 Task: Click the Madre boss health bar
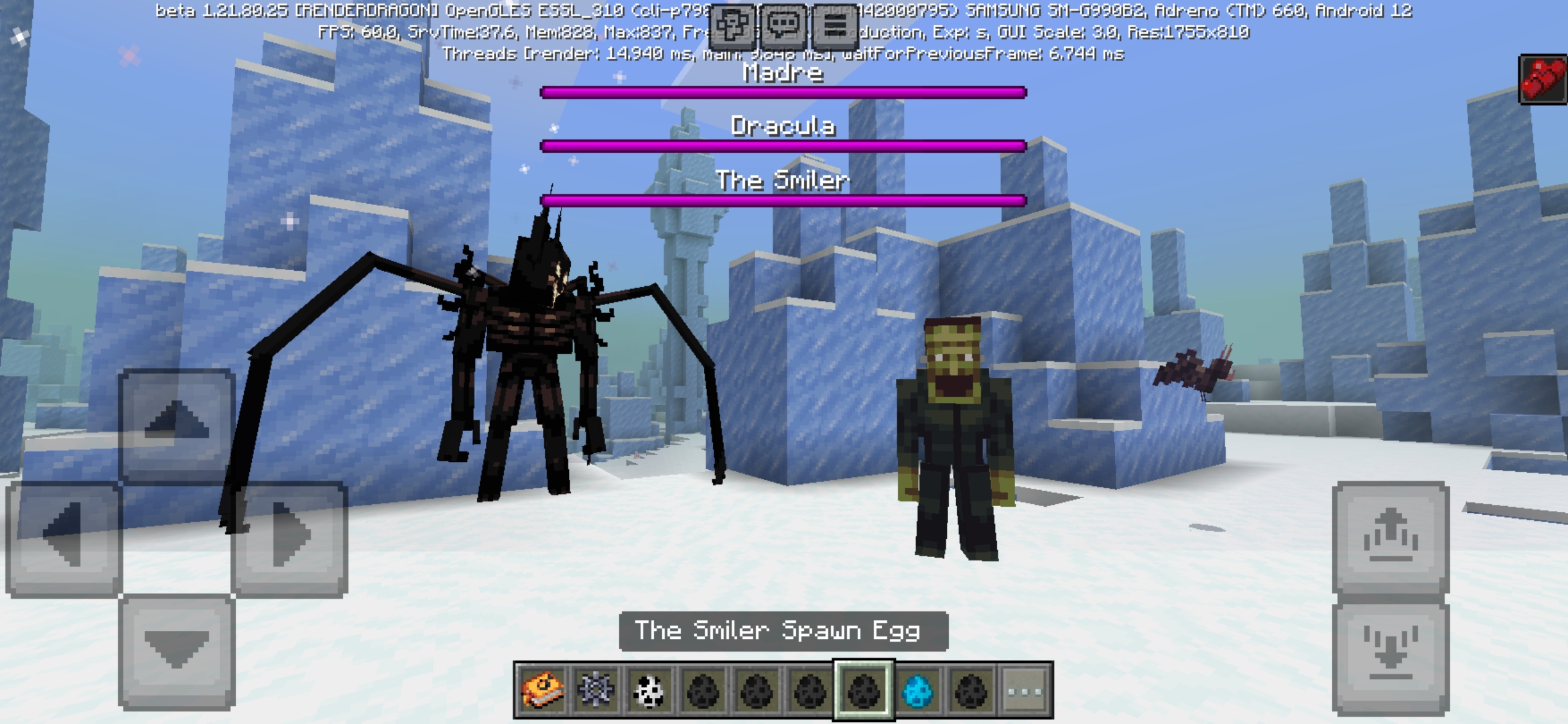[x=783, y=92]
